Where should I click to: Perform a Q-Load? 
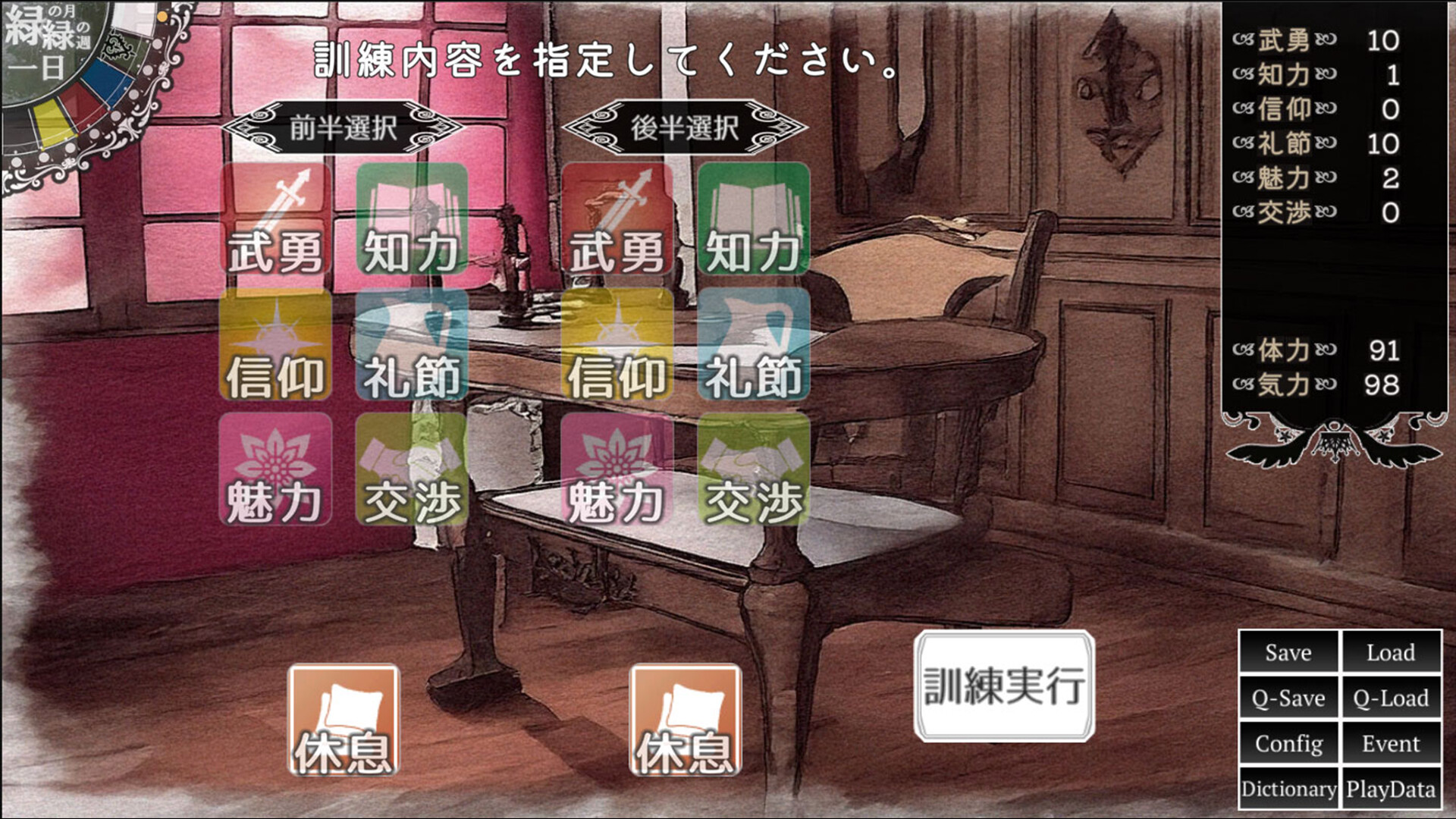pos(1392,698)
